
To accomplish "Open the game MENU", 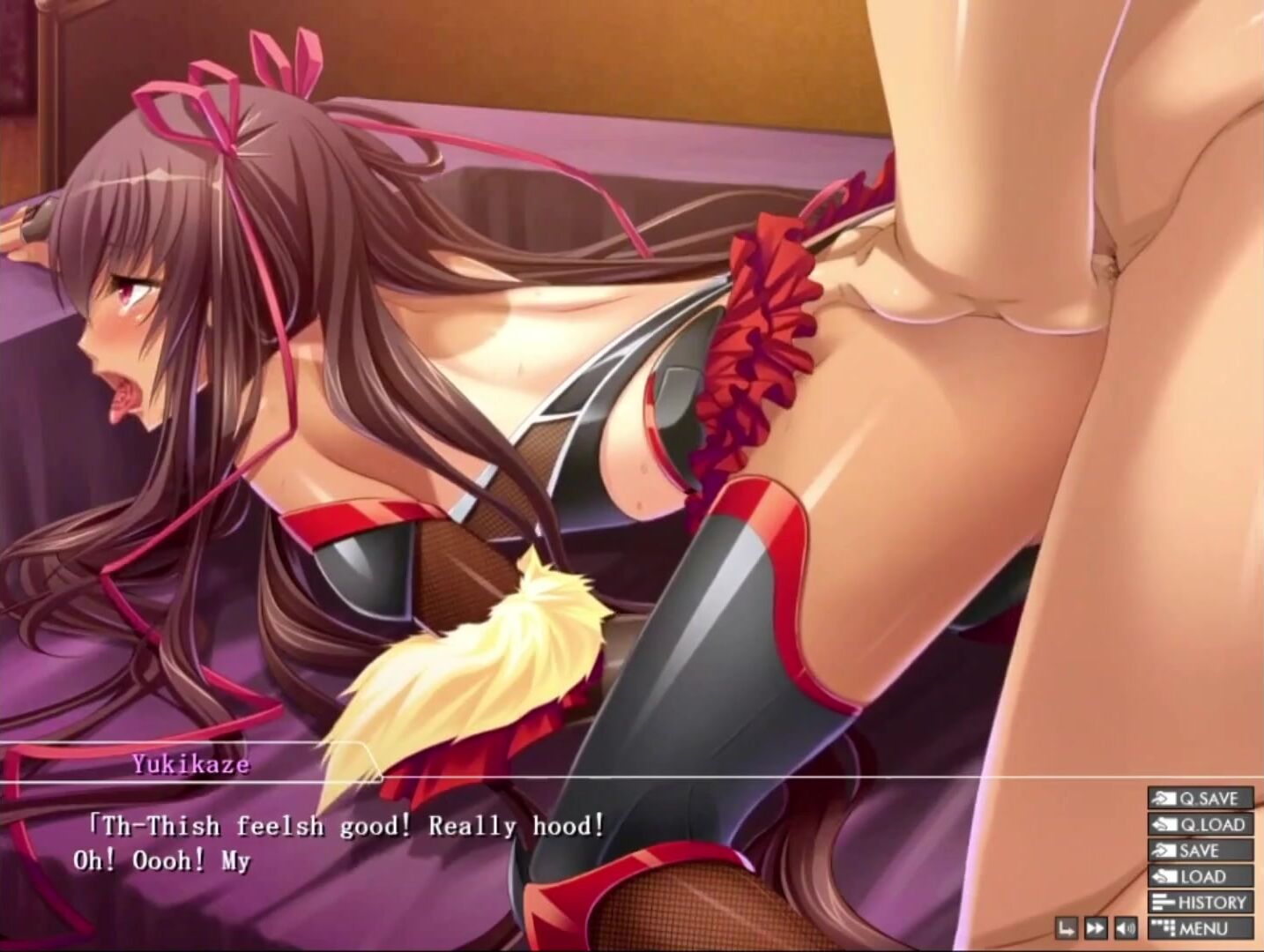I will (x=1200, y=928).
